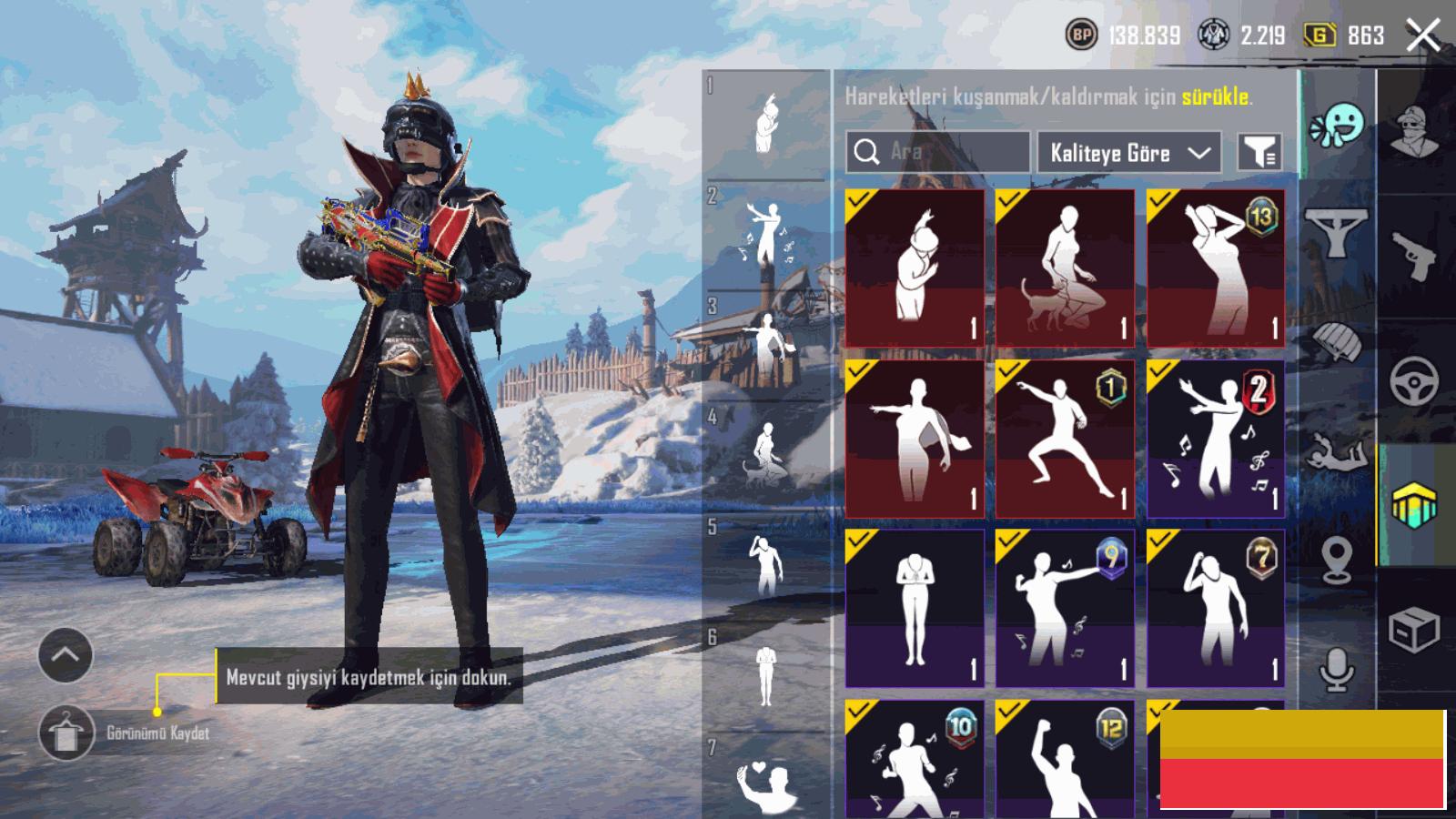
Task: Select the emote with badge 10
Action: (x=915, y=760)
